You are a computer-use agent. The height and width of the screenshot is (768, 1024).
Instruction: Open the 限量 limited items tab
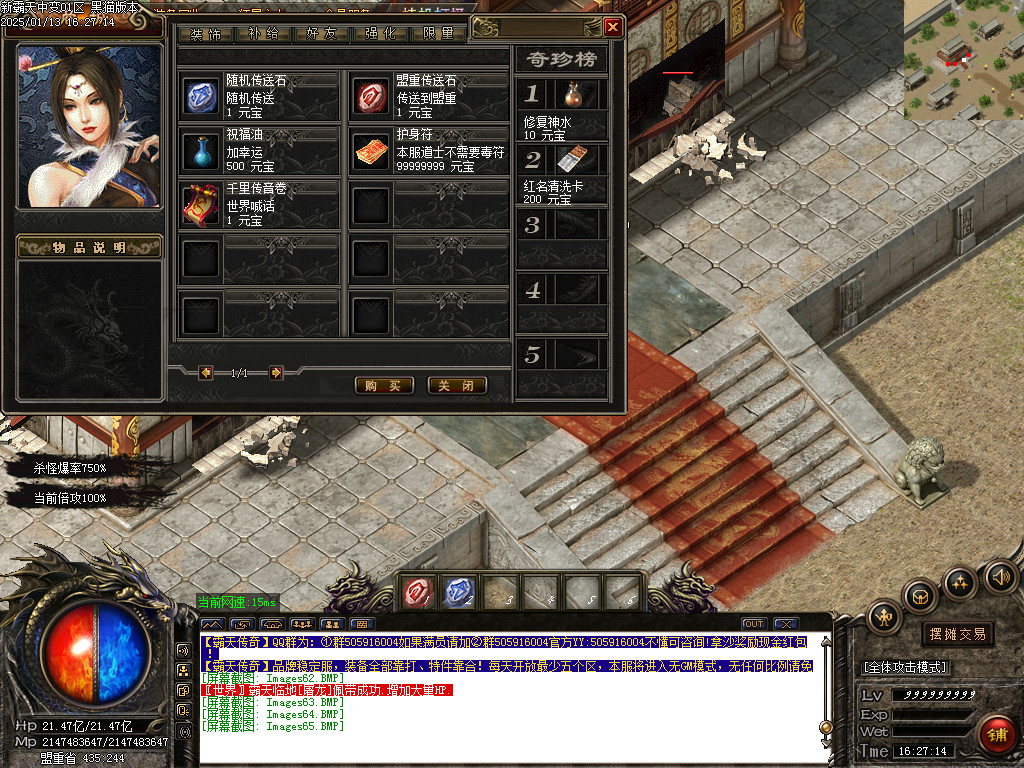click(x=438, y=34)
